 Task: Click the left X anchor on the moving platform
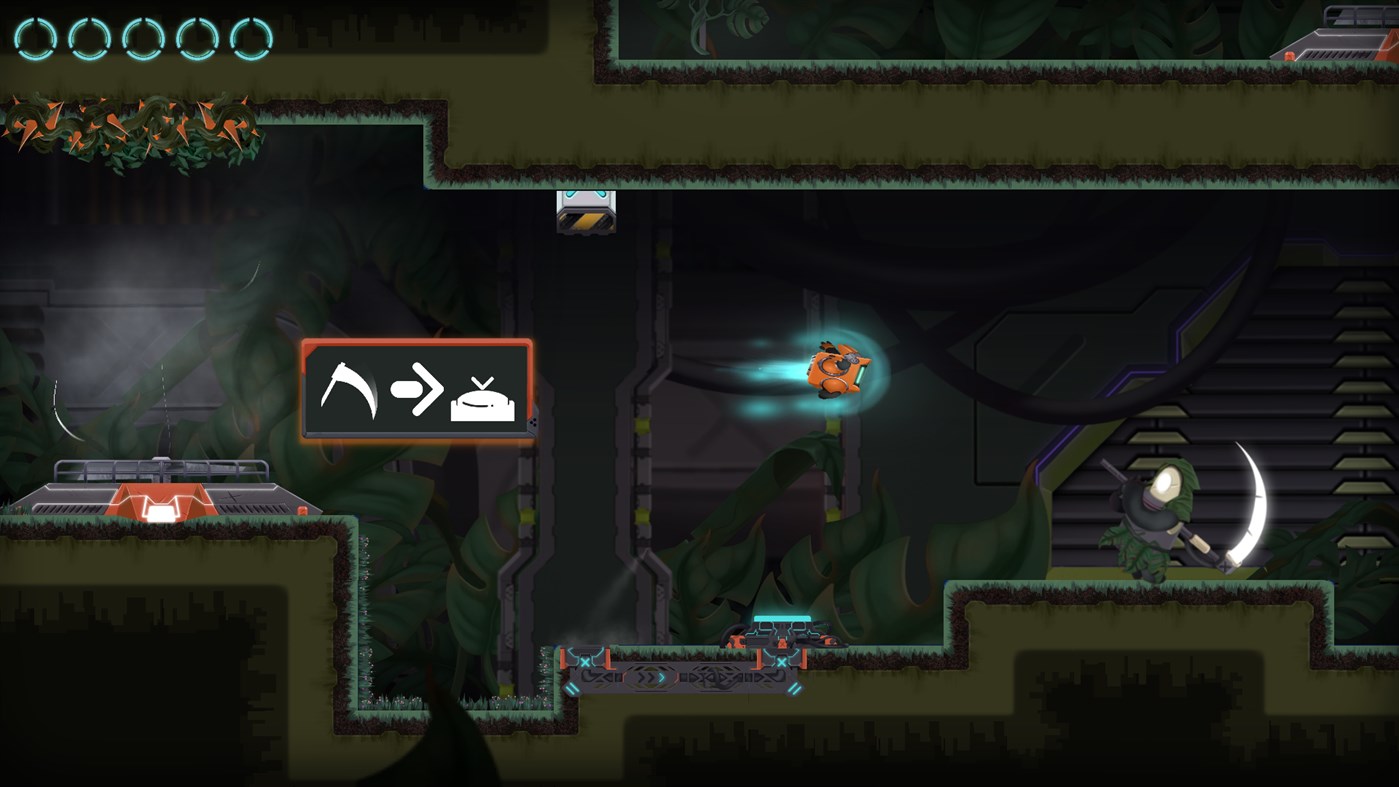585,661
